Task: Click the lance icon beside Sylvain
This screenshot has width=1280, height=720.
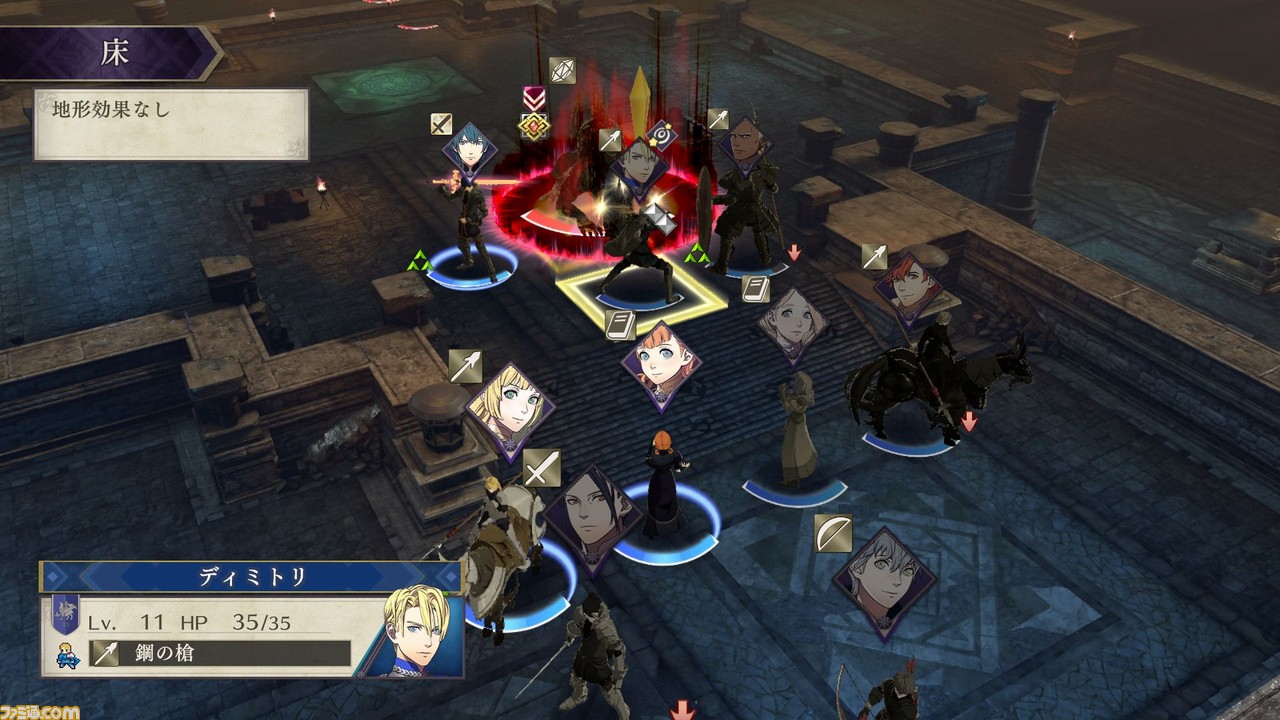Action: tap(874, 256)
